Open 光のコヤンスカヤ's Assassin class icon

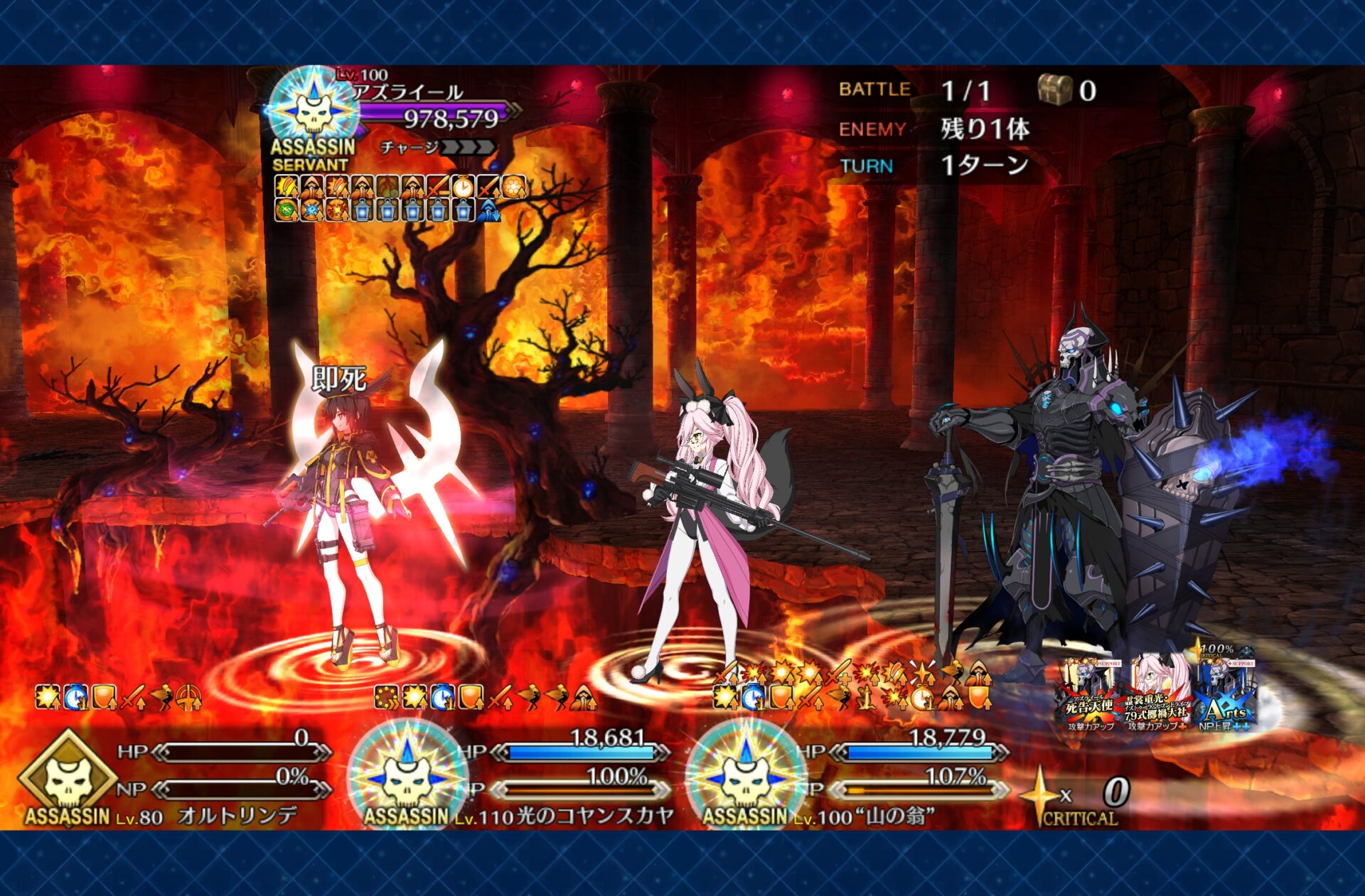point(407,775)
